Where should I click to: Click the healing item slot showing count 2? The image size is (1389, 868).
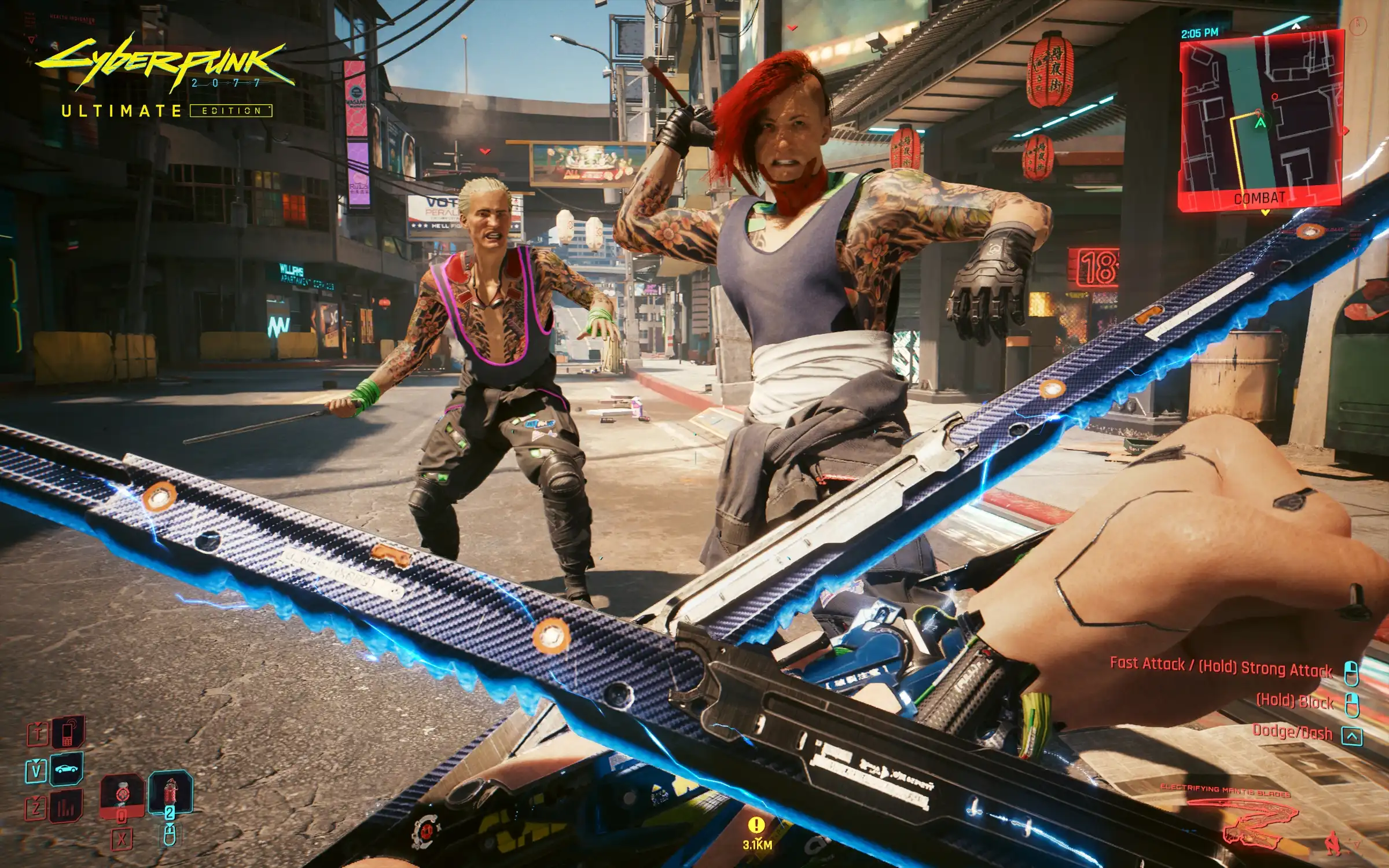point(172,792)
